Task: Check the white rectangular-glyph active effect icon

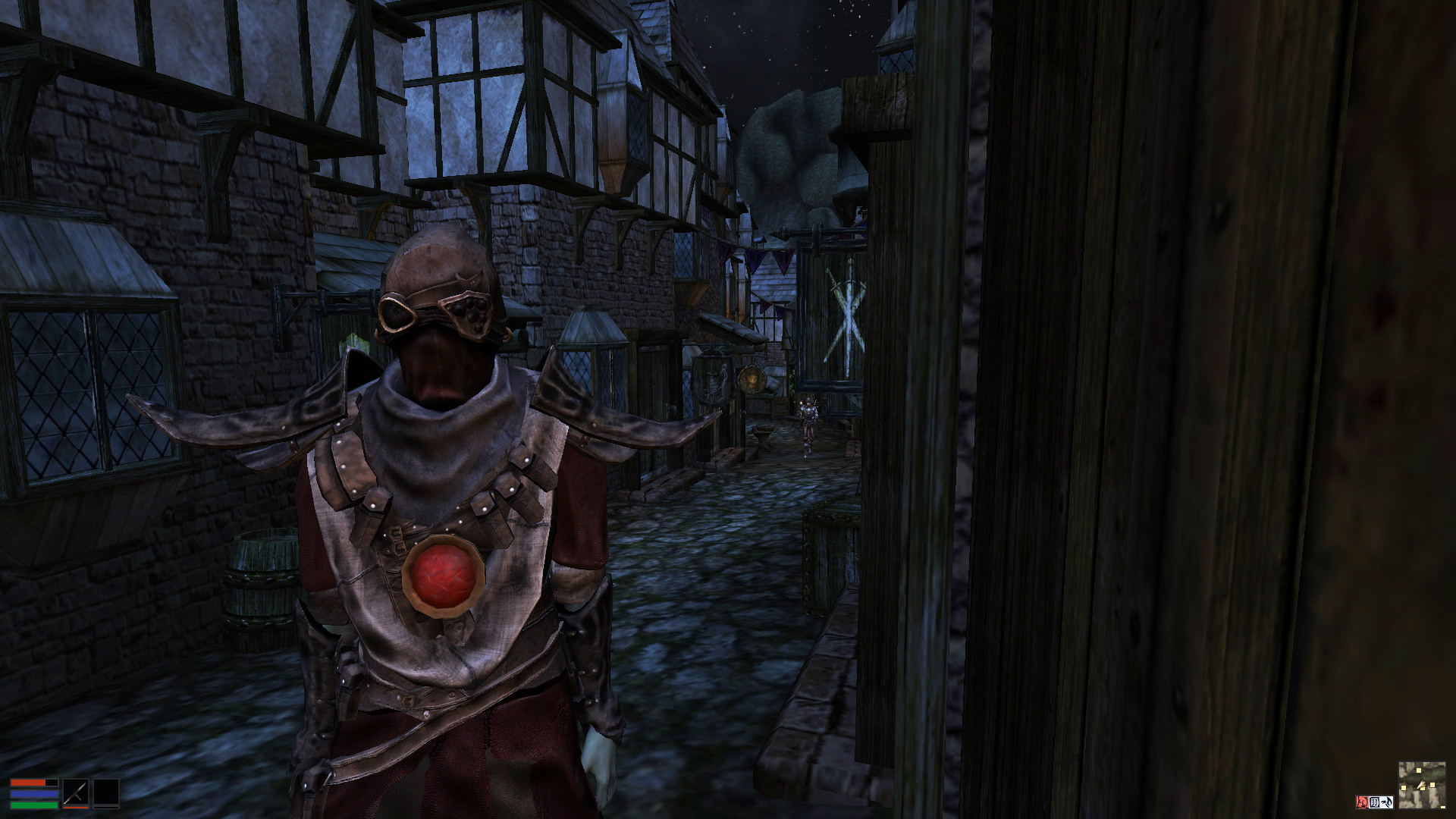Action: 1373,802
